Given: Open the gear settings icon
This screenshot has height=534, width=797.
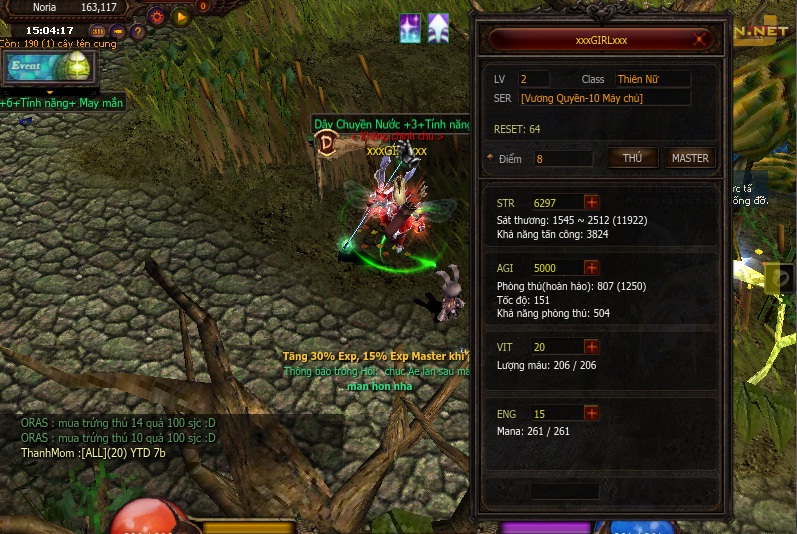Looking at the screenshot, I should click(156, 16).
